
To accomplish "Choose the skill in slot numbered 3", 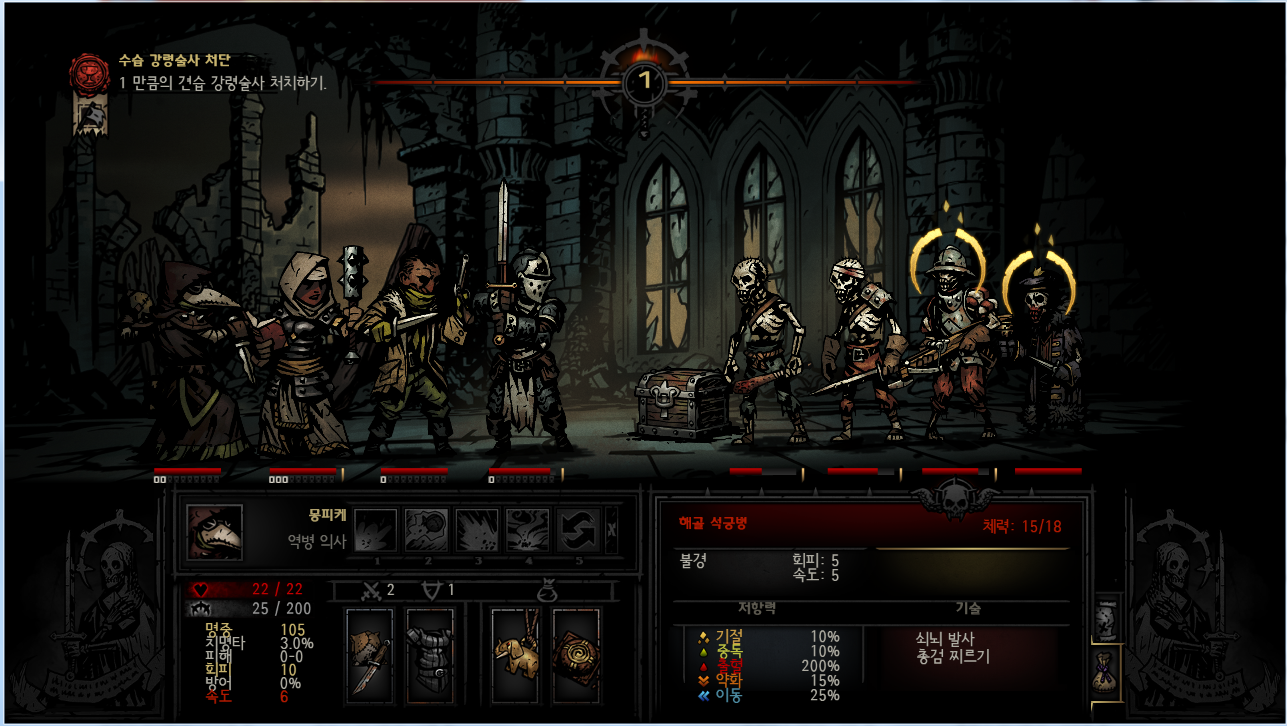I will tap(477, 530).
